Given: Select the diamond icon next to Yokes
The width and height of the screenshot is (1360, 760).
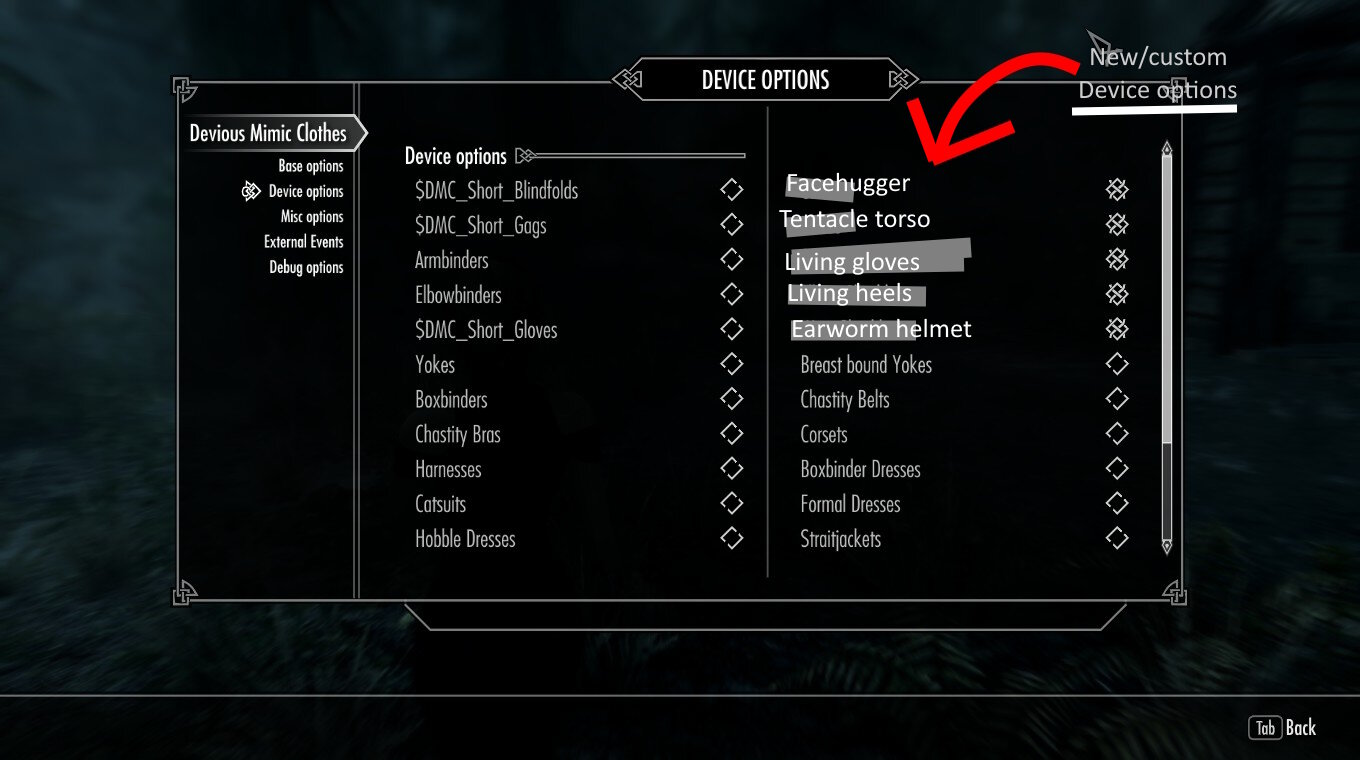Looking at the screenshot, I should (731, 364).
